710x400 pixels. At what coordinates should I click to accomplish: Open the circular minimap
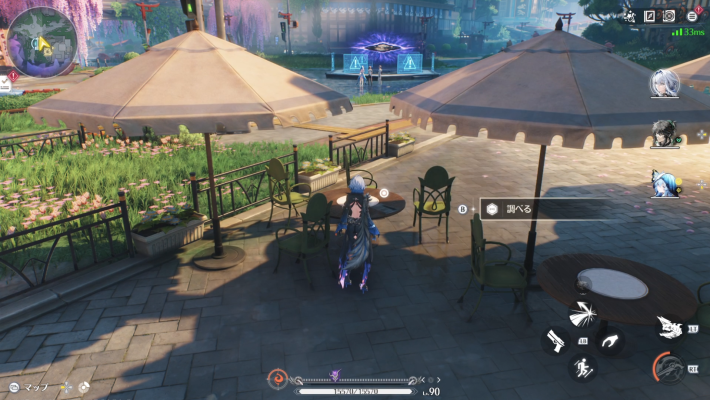42,40
